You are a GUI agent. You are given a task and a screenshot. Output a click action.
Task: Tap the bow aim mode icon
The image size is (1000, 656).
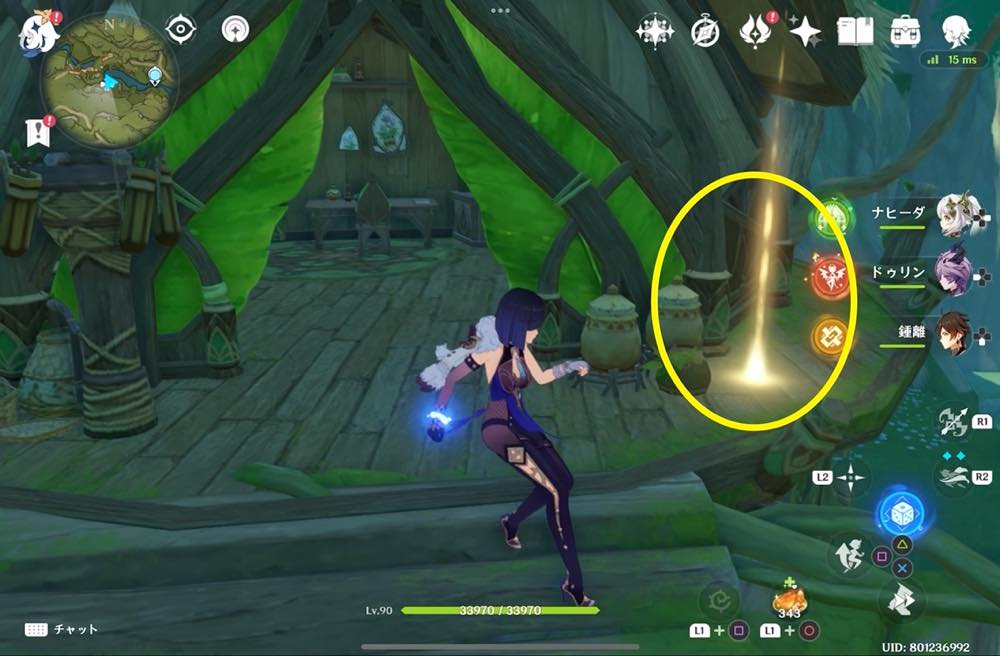click(x=954, y=422)
